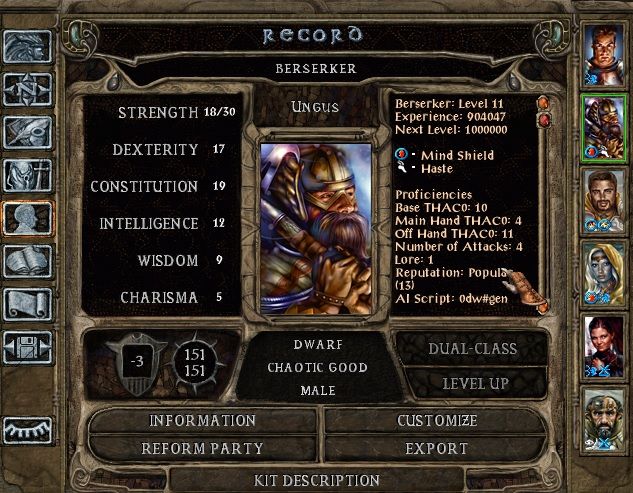This screenshot has width=633, height=493.
Task: Click the eyelash rest icon on sidebar
Action: [x=27, y=430]
